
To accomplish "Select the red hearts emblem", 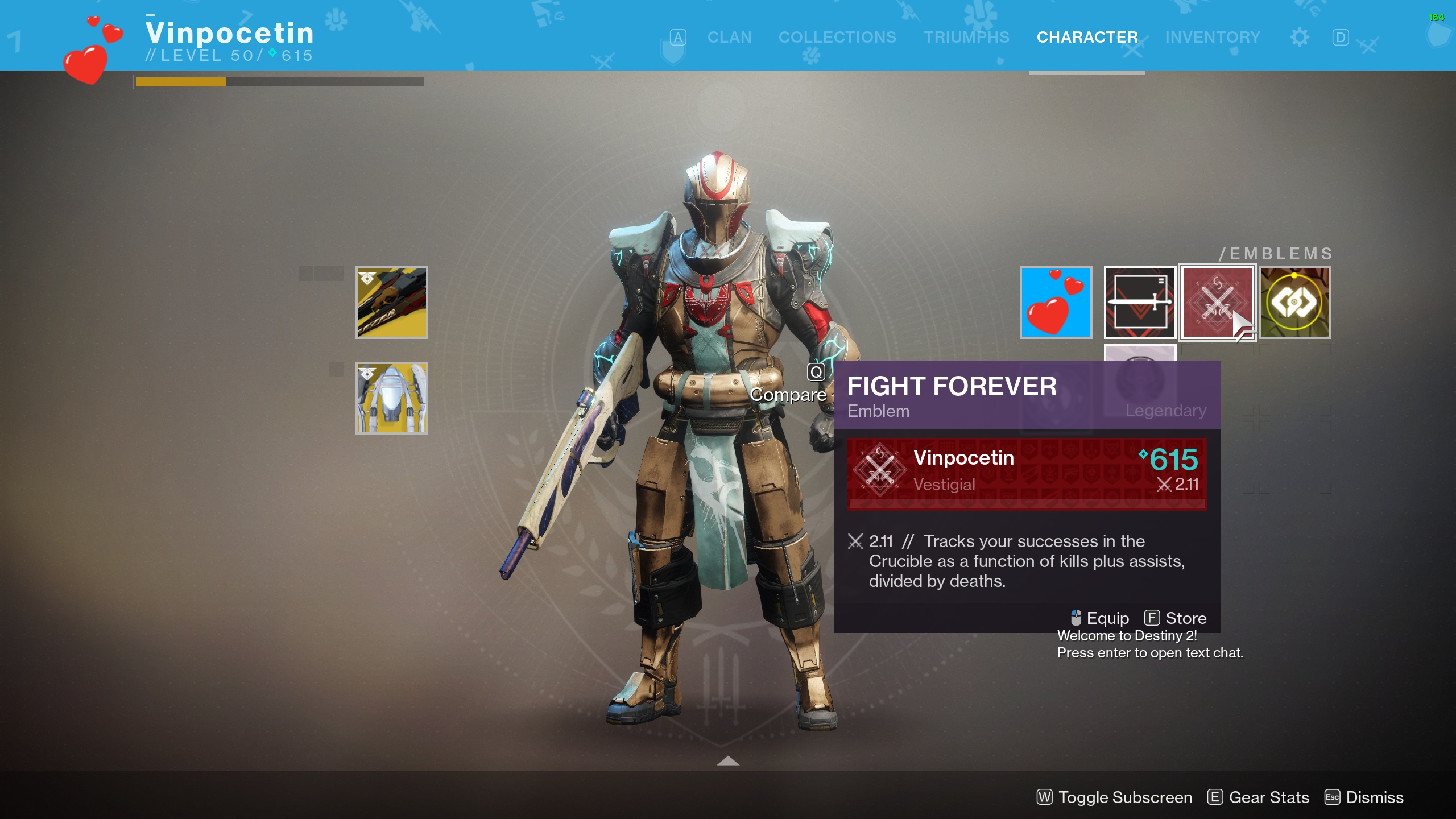I will point(1056,303).
